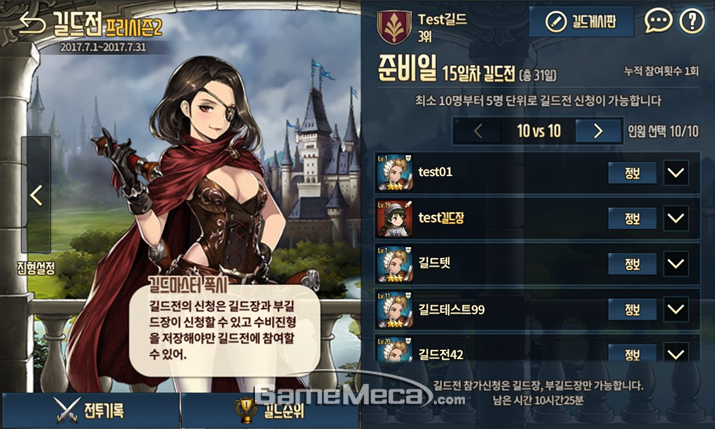Screen dimensions: 715x429
Task: Increase team size with right arrow
Action: click(598, 130)
